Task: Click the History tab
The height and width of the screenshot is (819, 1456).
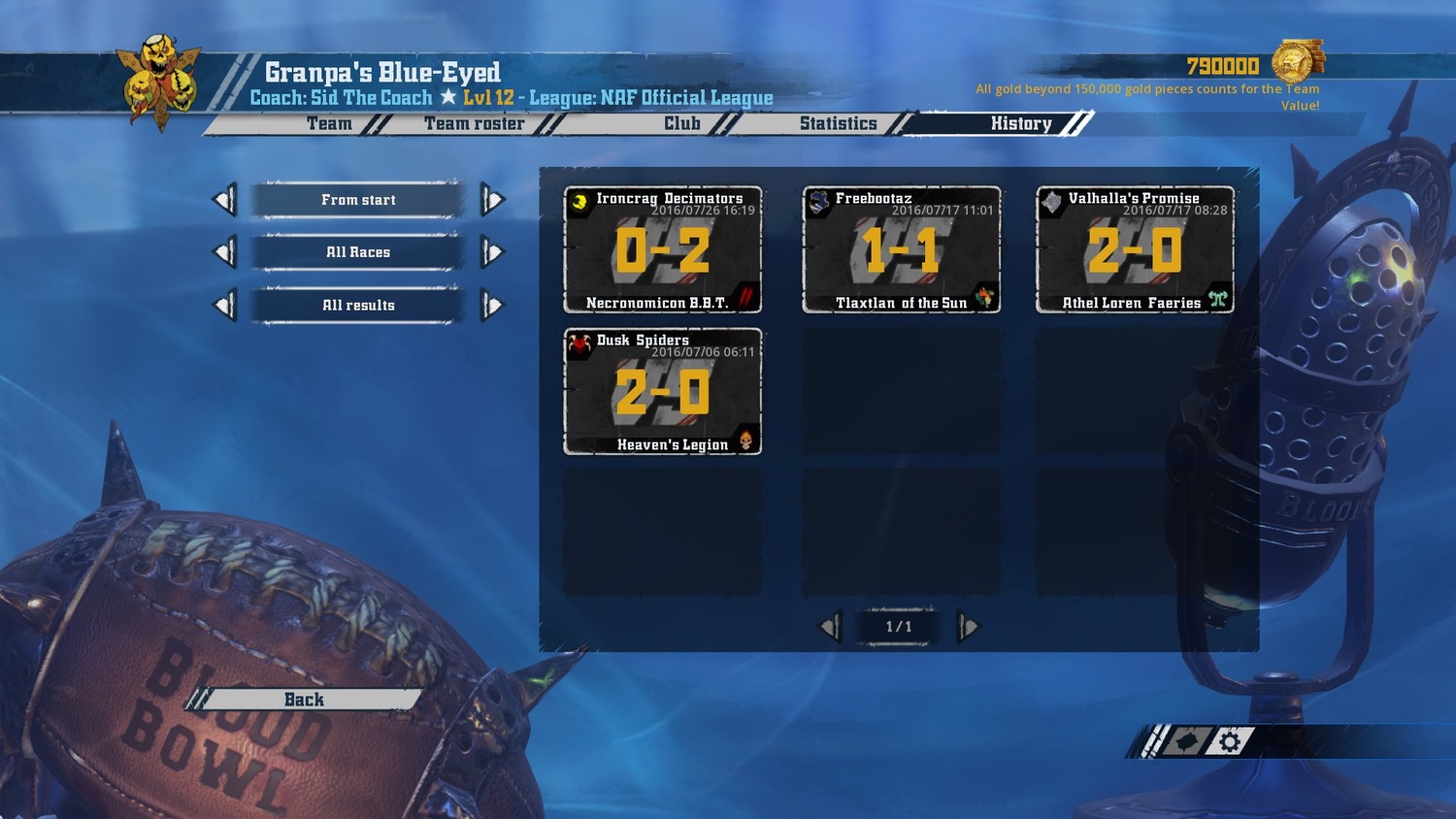Action: (x=1021, y=124)
